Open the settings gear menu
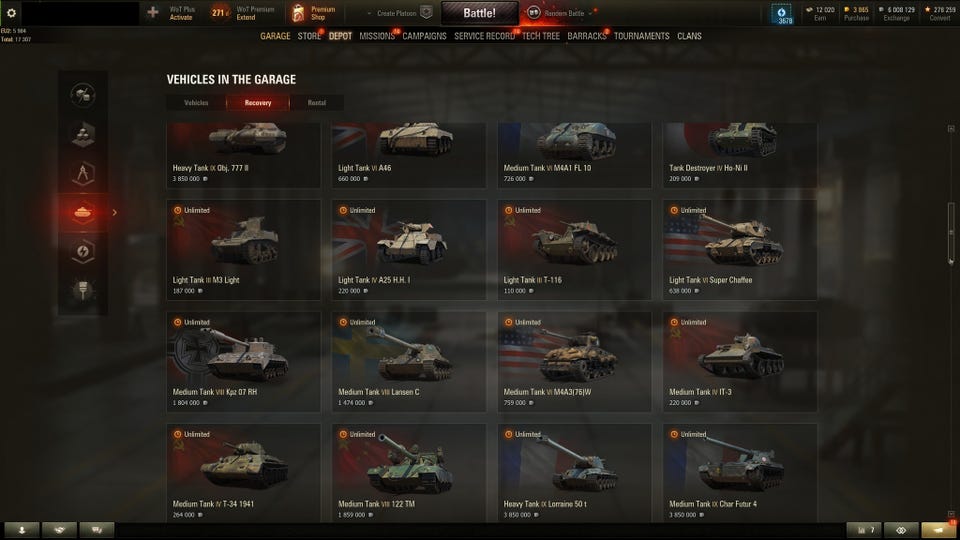Screen dimensions: 960x540 [x=11, y=13]
